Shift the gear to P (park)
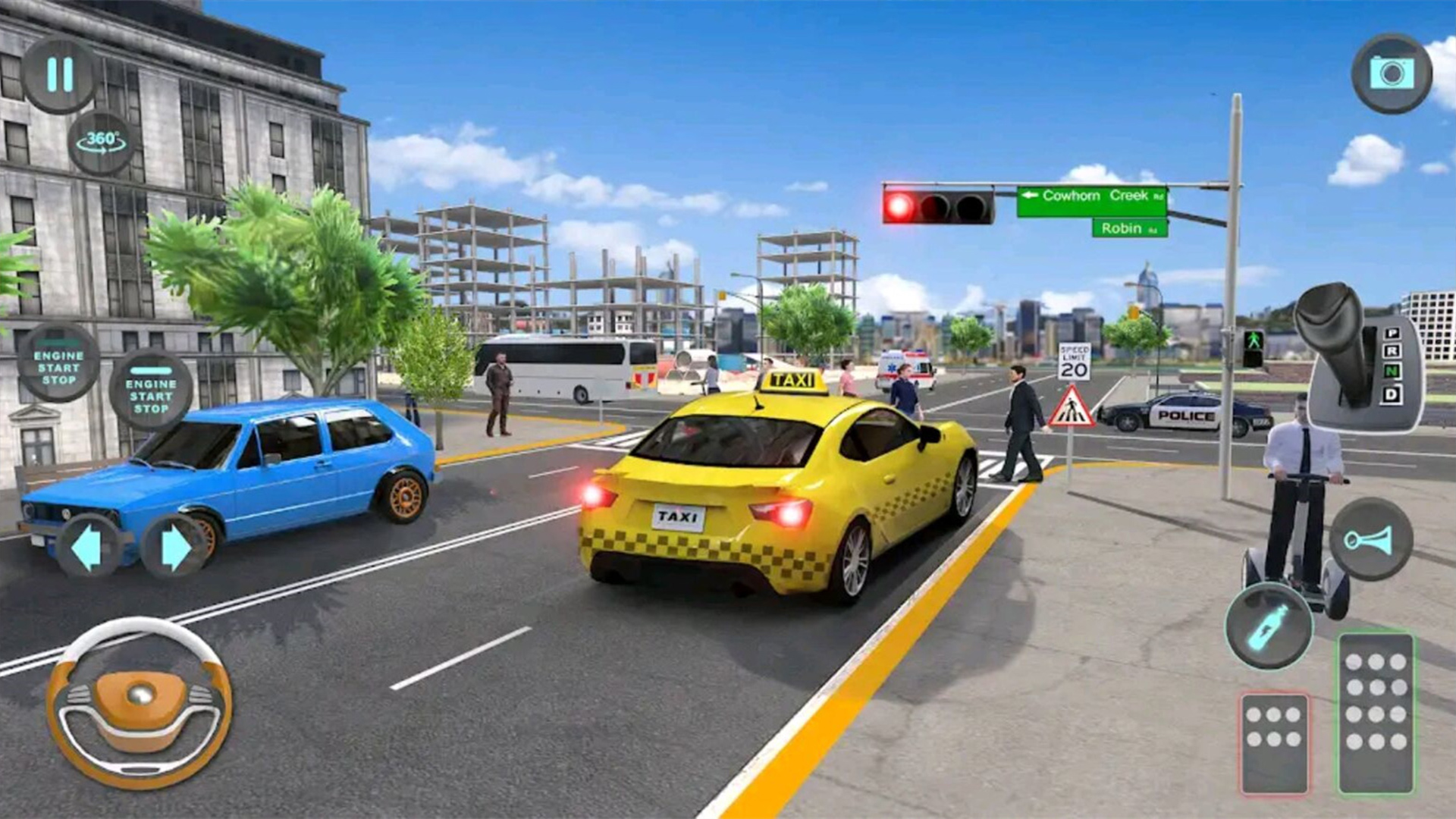 [x=1392, y=333]
